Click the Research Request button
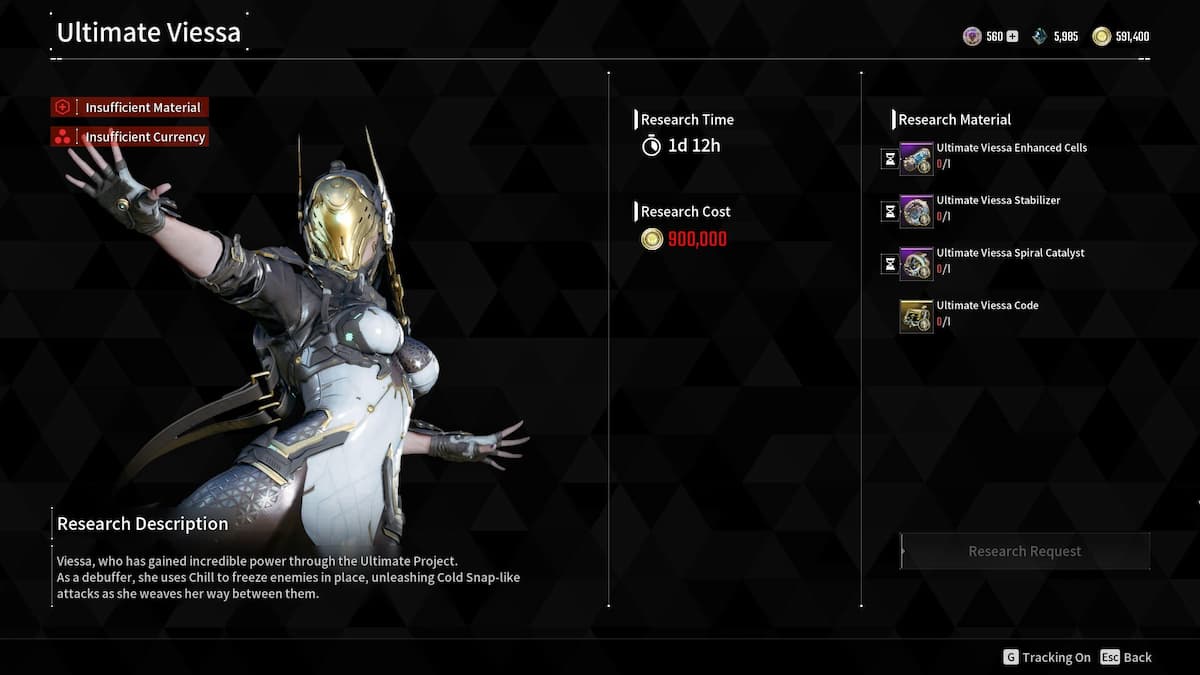 click(x=1025, y=551)
